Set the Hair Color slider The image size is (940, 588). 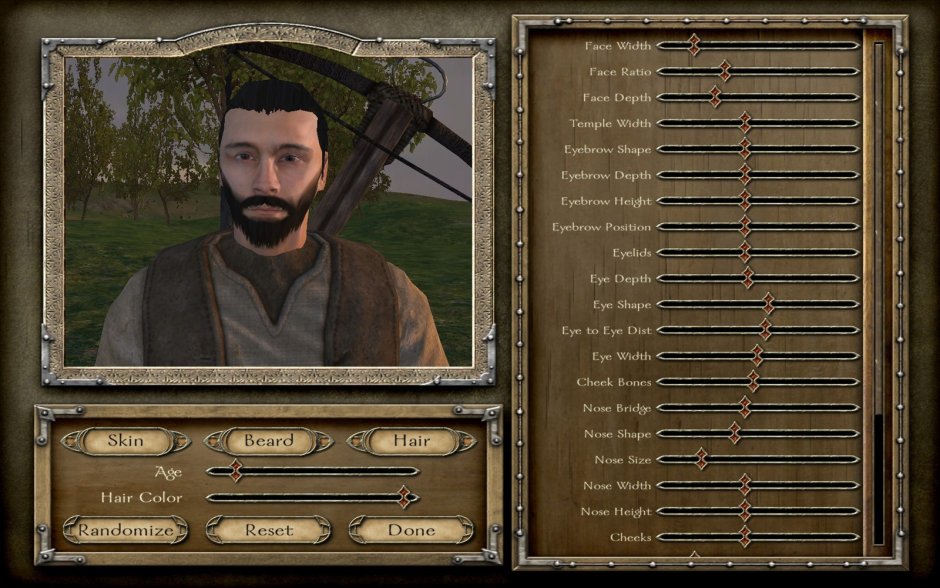click(x=404, y=497)
